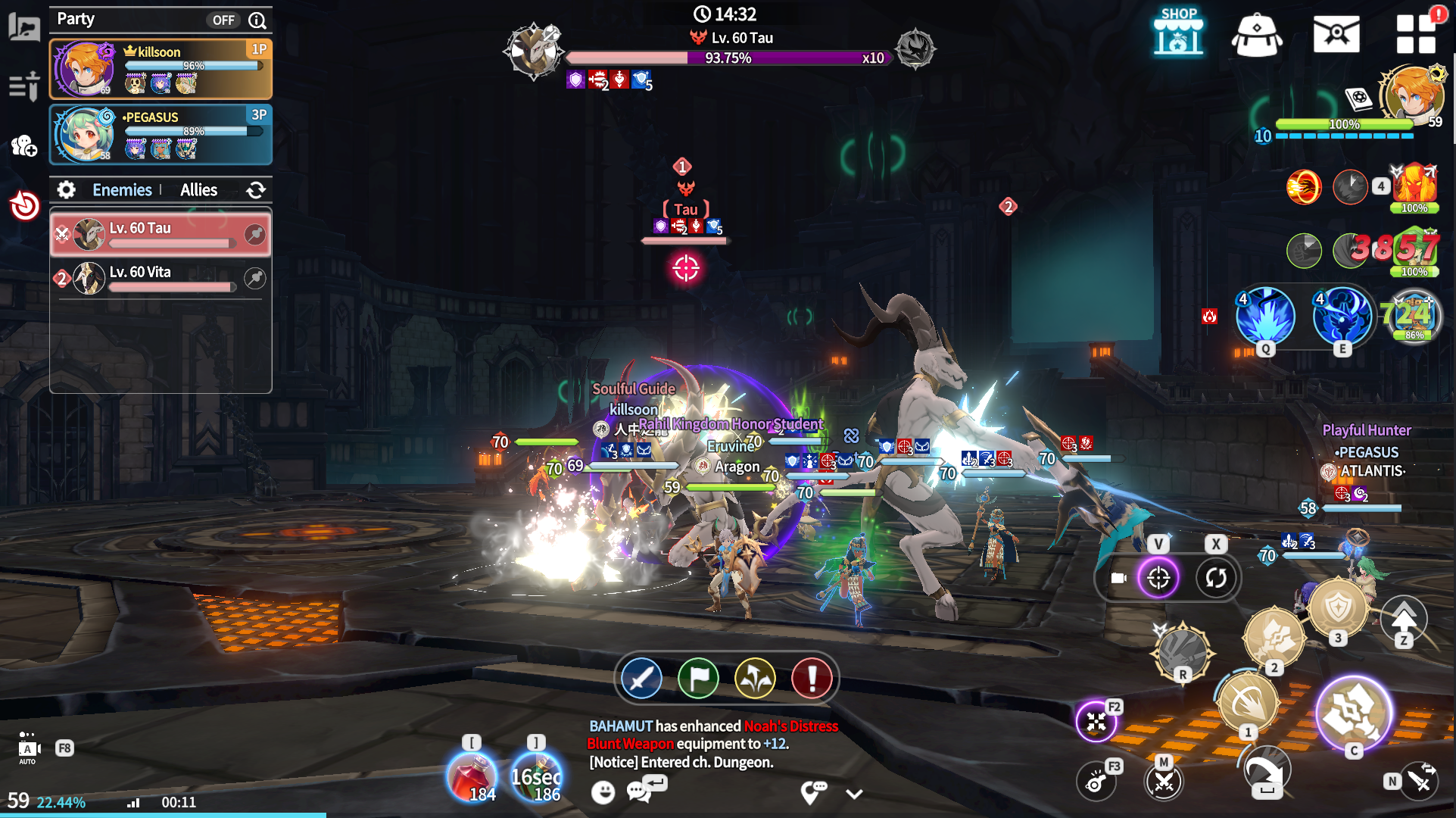Open the main grid menu
The height and width of the screenshot is (818, 1456).
1416,34
